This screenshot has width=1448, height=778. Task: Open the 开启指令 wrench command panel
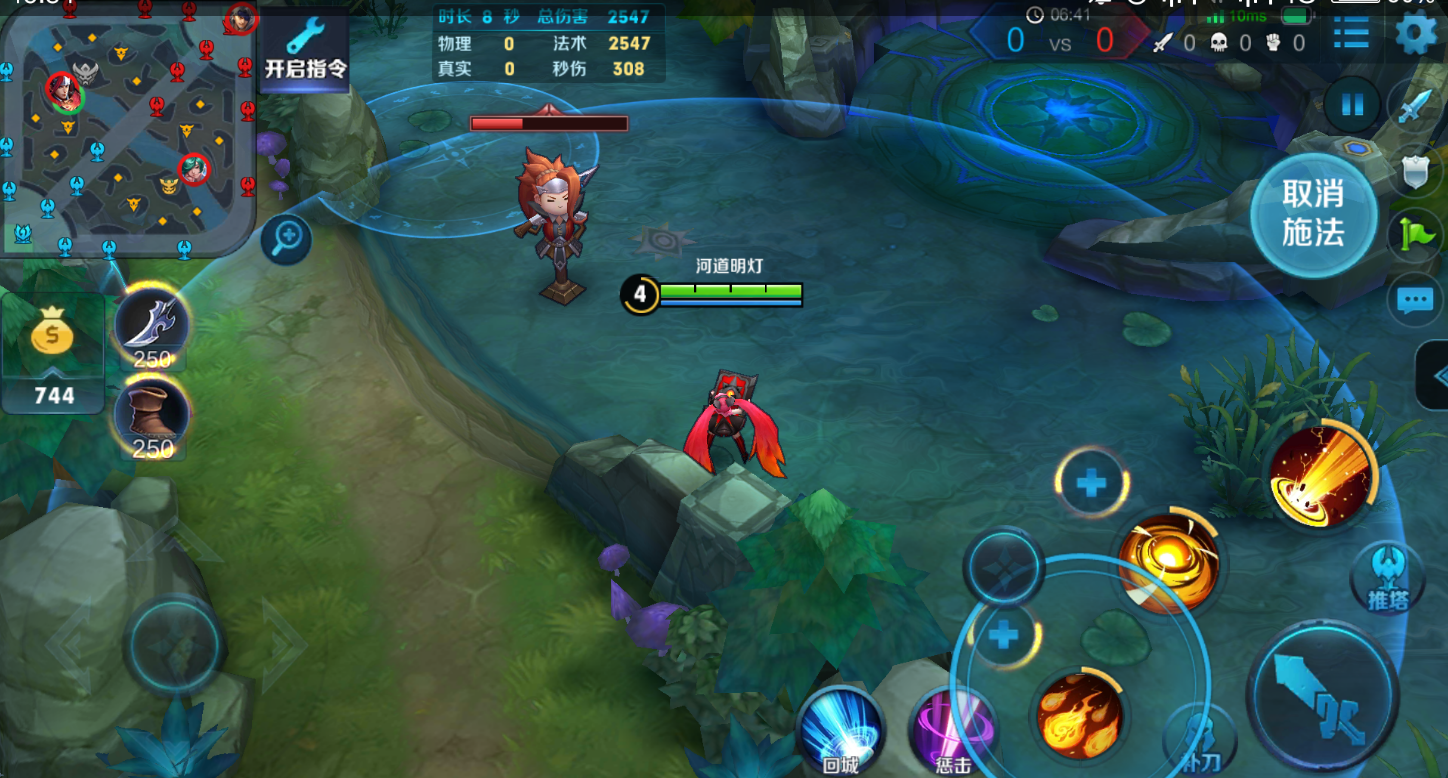tap(304, 48)
